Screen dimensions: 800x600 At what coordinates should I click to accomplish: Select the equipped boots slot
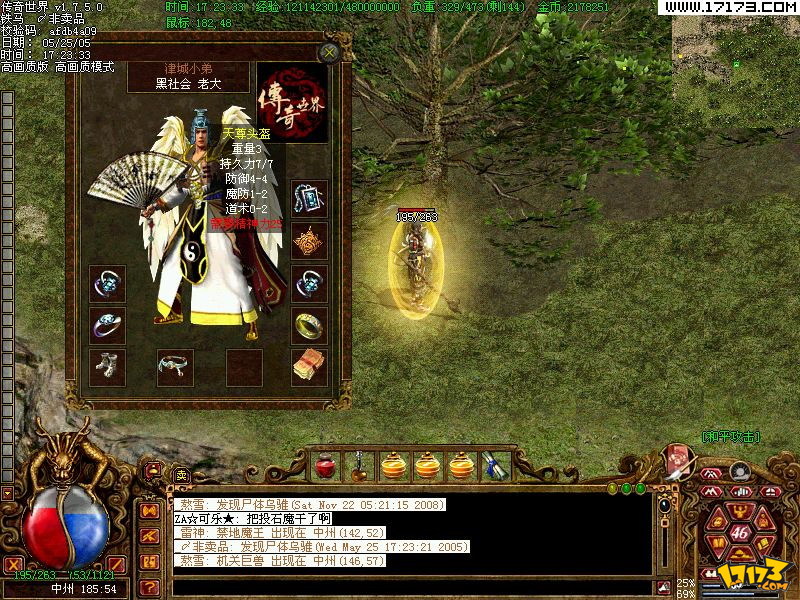(x=107, y=366)
